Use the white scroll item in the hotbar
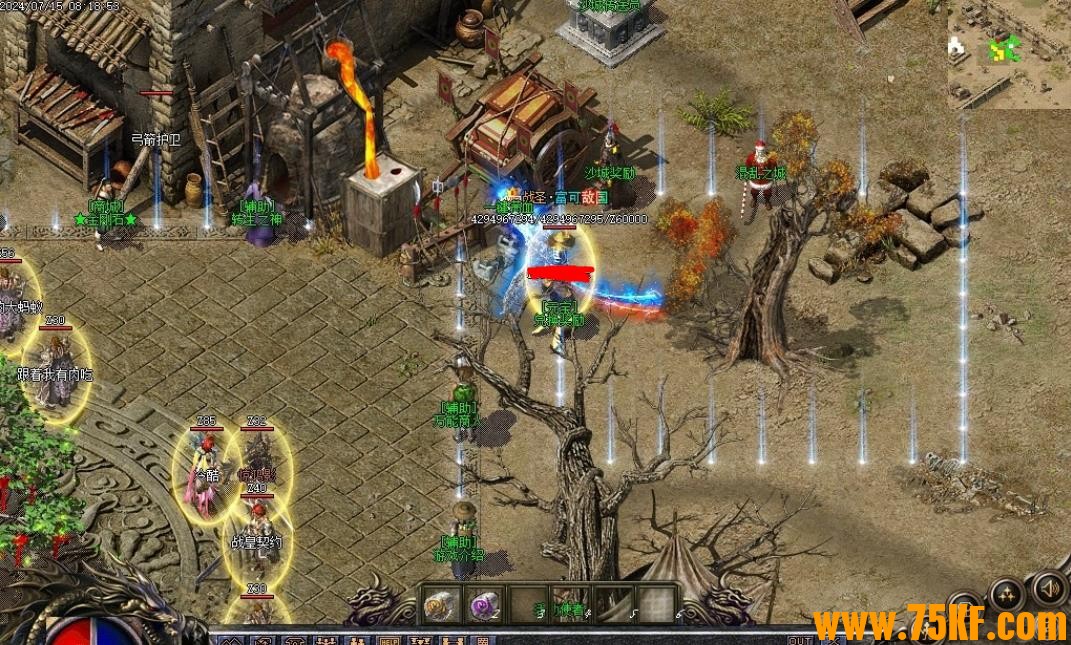This screenshot has height=645, width=1071. tap(441, 604)
